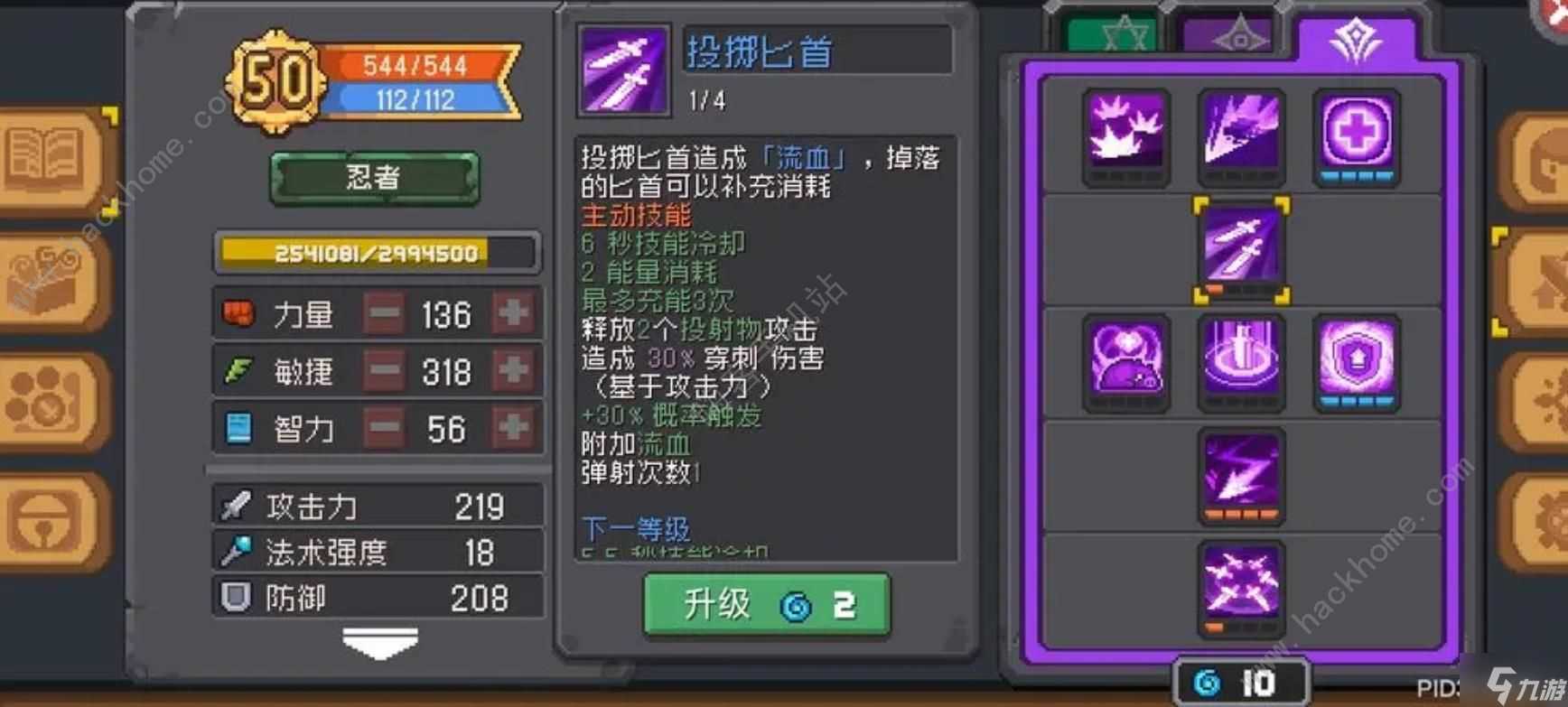
Task: Open the beast summon skill icon
Action: point(1125,361)
